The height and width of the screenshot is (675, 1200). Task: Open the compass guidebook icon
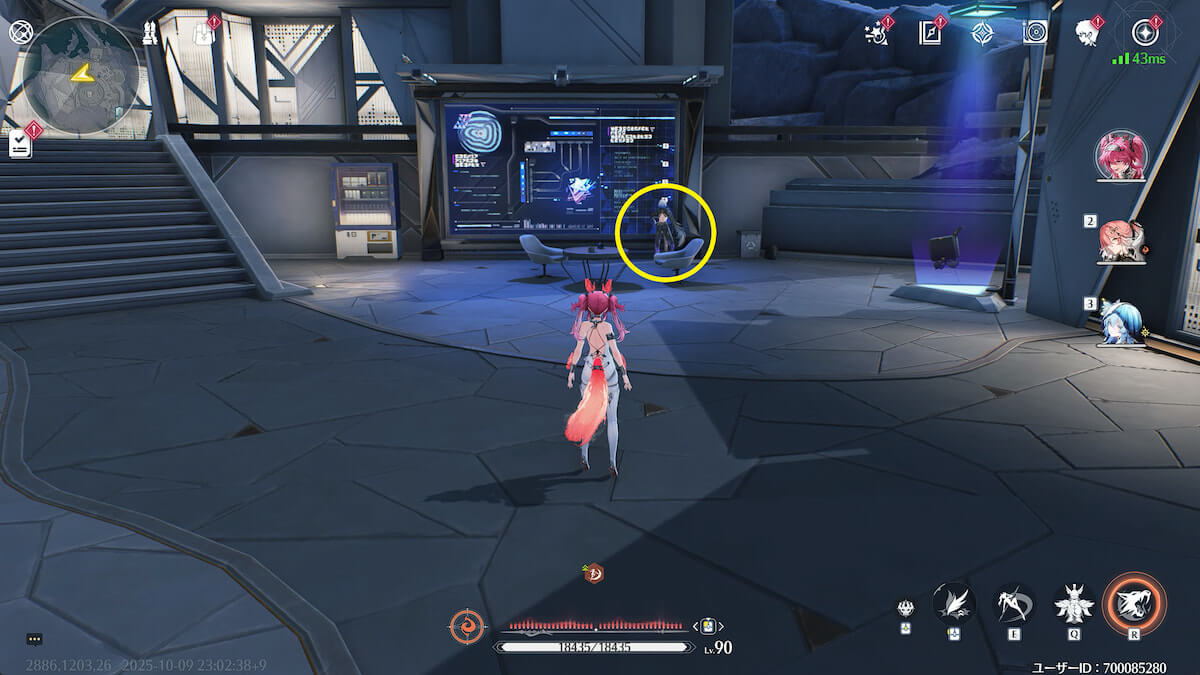pos(930,33)
